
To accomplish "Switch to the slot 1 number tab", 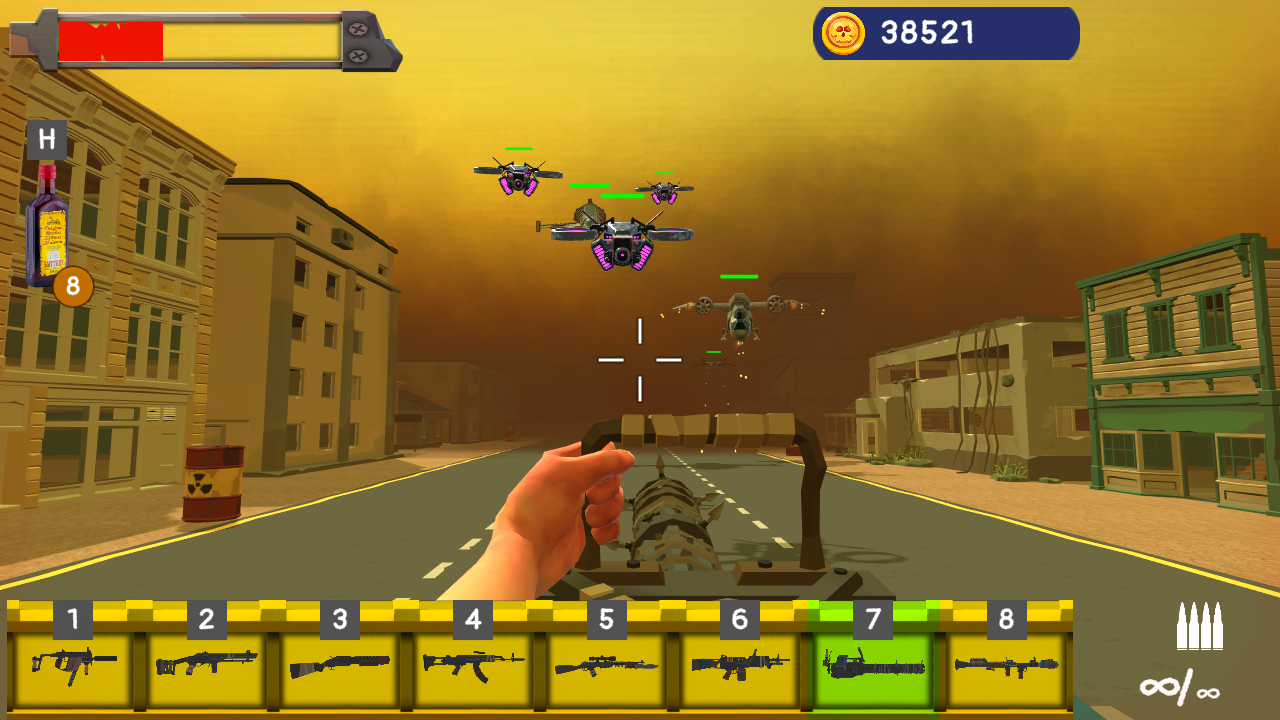I will tap(70, 617).
